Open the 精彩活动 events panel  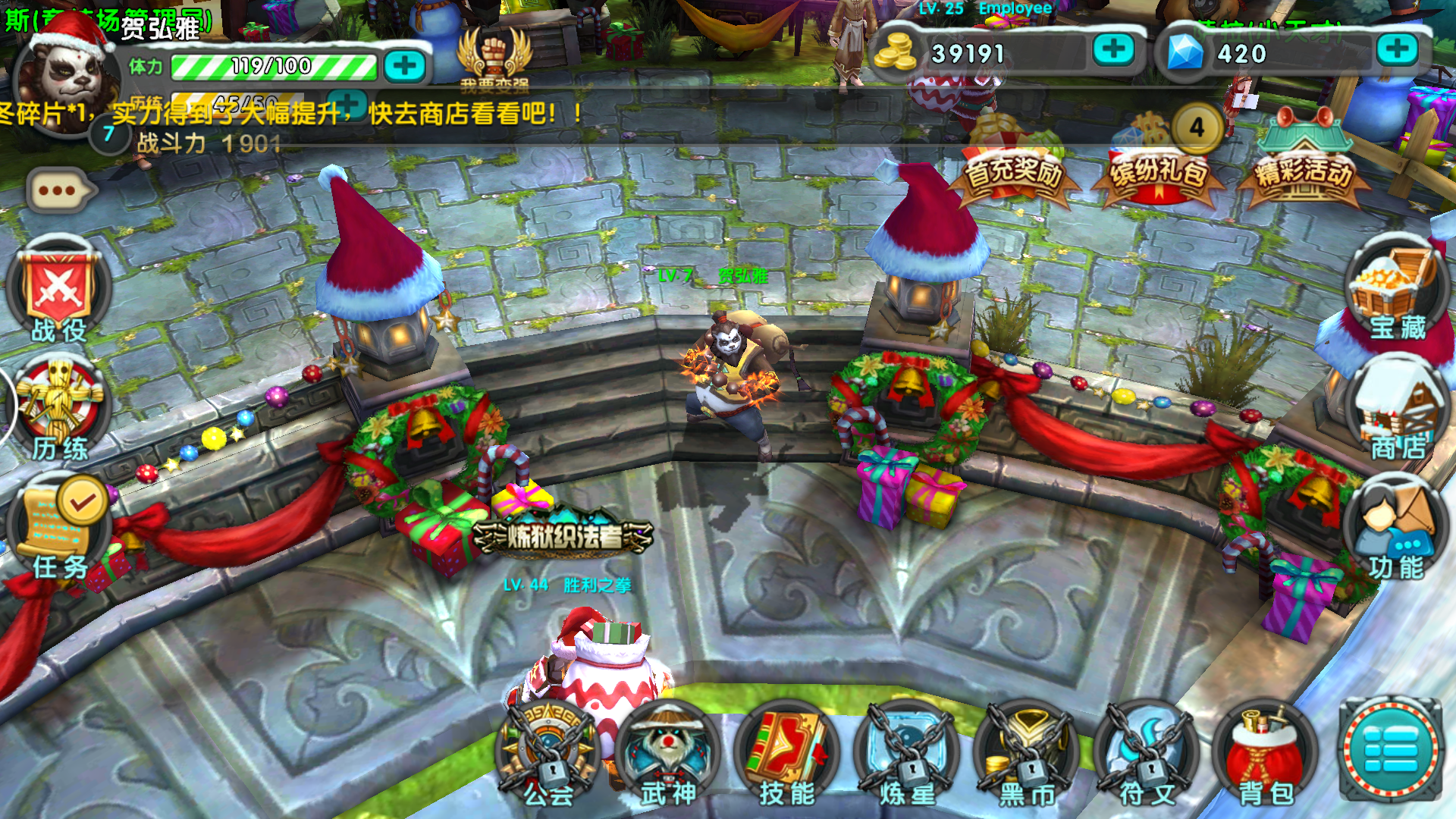coord(1304,161)
